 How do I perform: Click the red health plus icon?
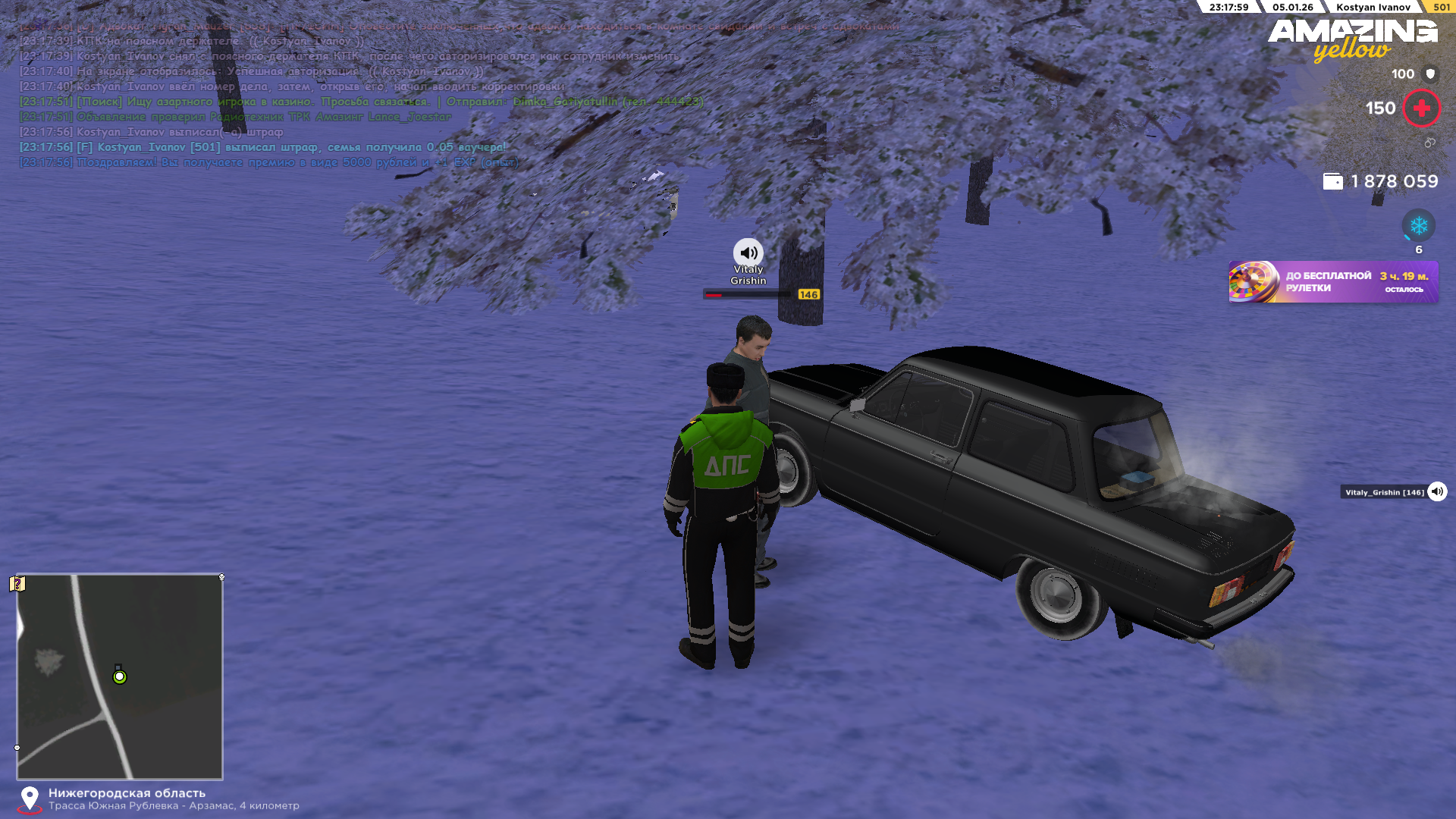pos(1421,108)
